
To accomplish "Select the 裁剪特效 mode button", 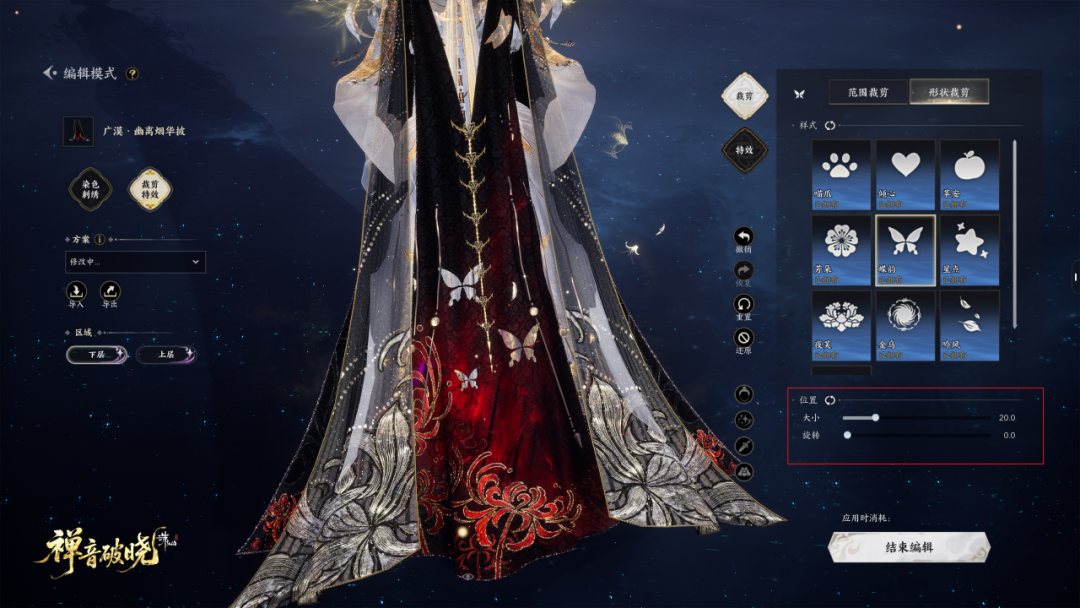I will [x=150, y=188].
